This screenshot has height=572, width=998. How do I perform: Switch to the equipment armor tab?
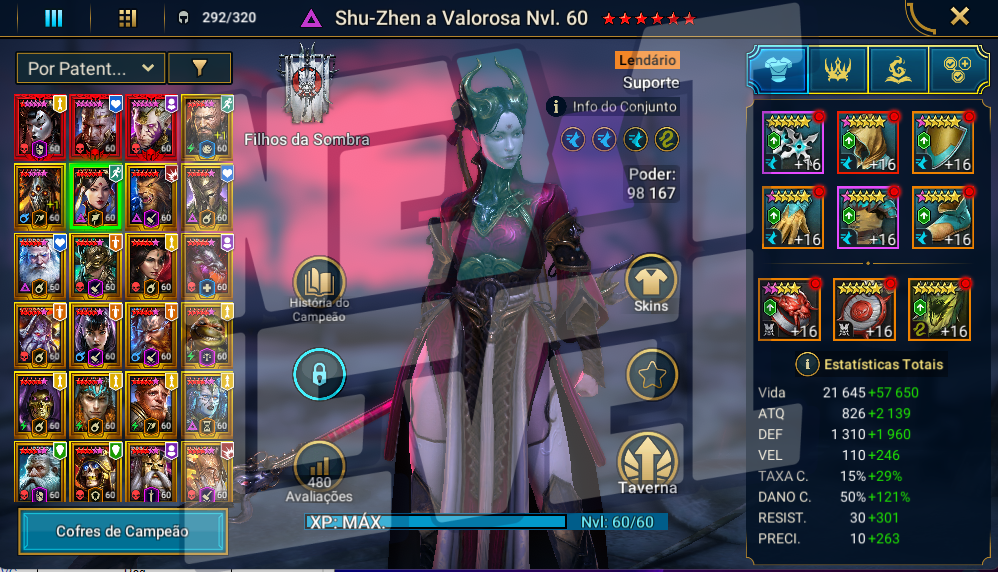click(777, 69)
